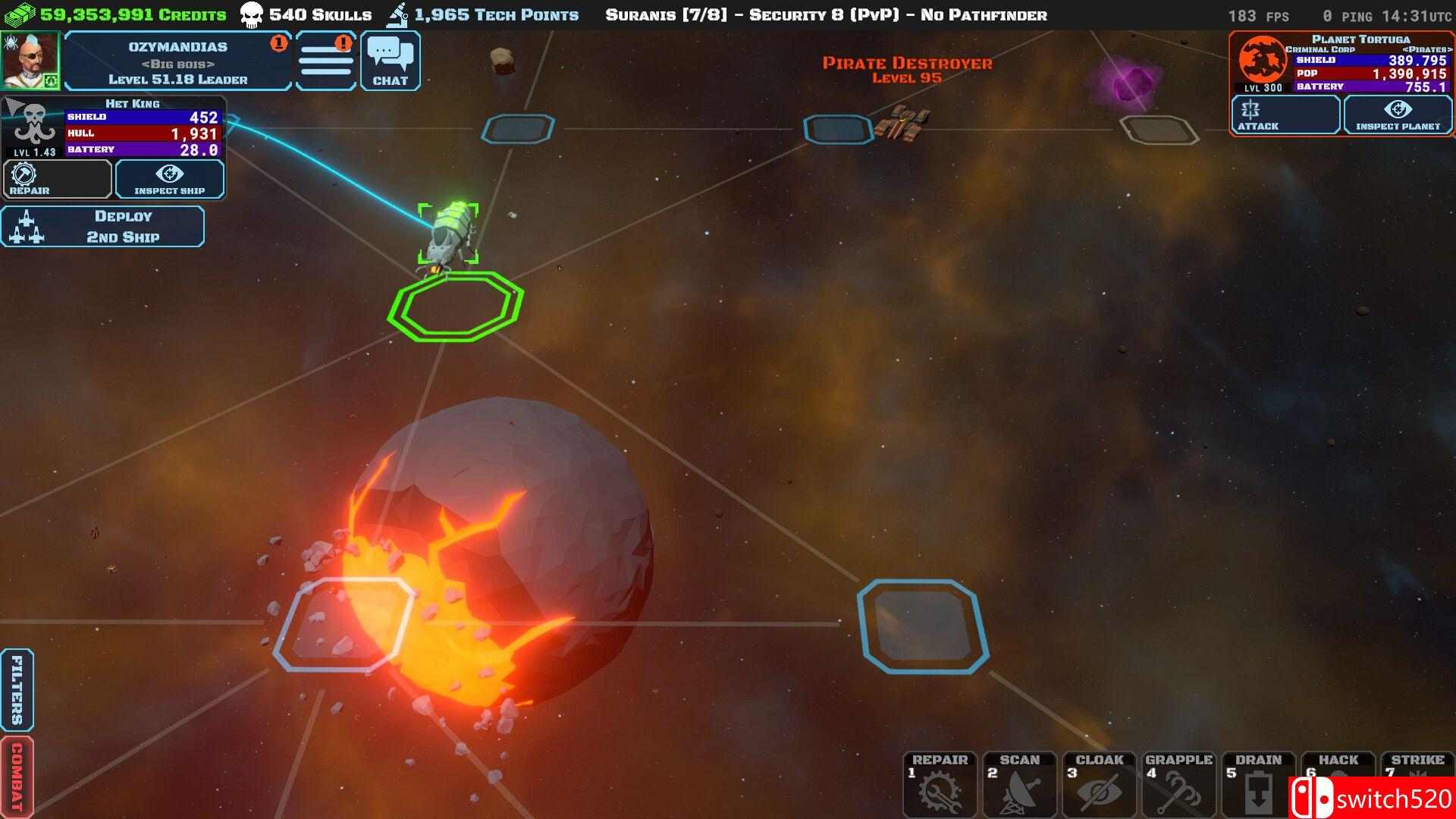Activate the Repair ability slot
1456x819 pixels.
(x=940, y=784)
